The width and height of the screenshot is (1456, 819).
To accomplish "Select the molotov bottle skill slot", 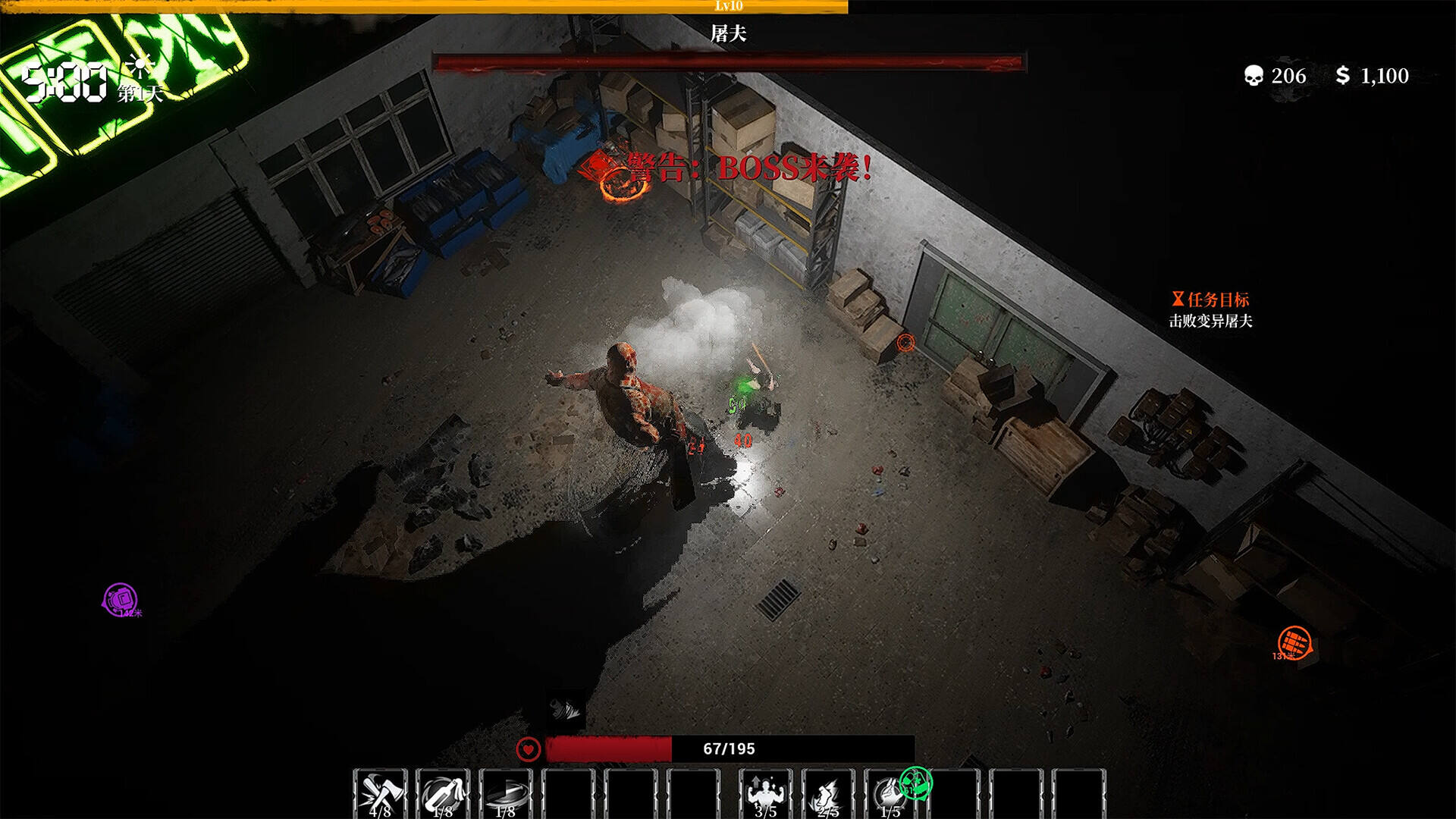I will [x=443, y=794].
